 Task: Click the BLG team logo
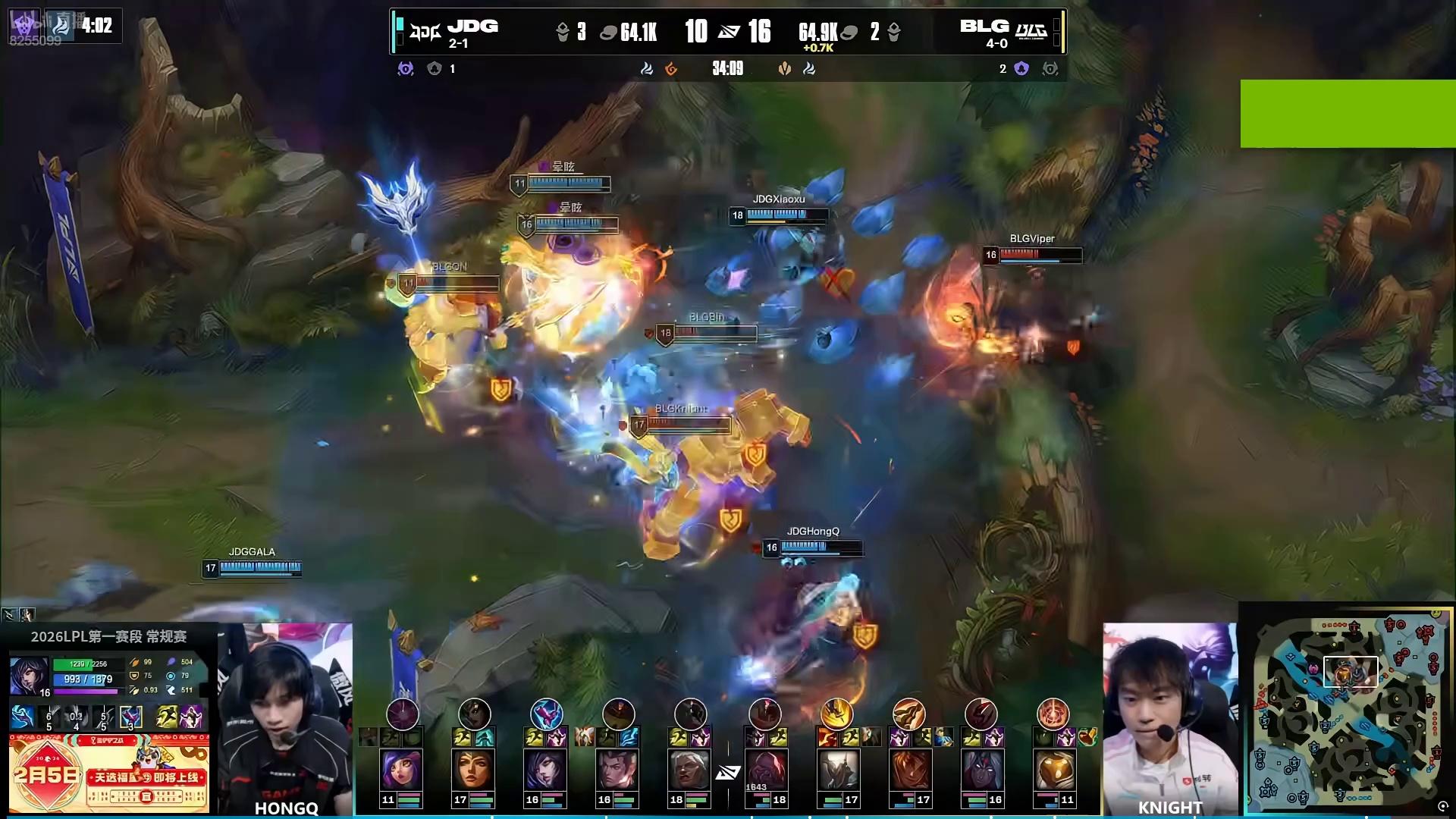(1031, 32)
